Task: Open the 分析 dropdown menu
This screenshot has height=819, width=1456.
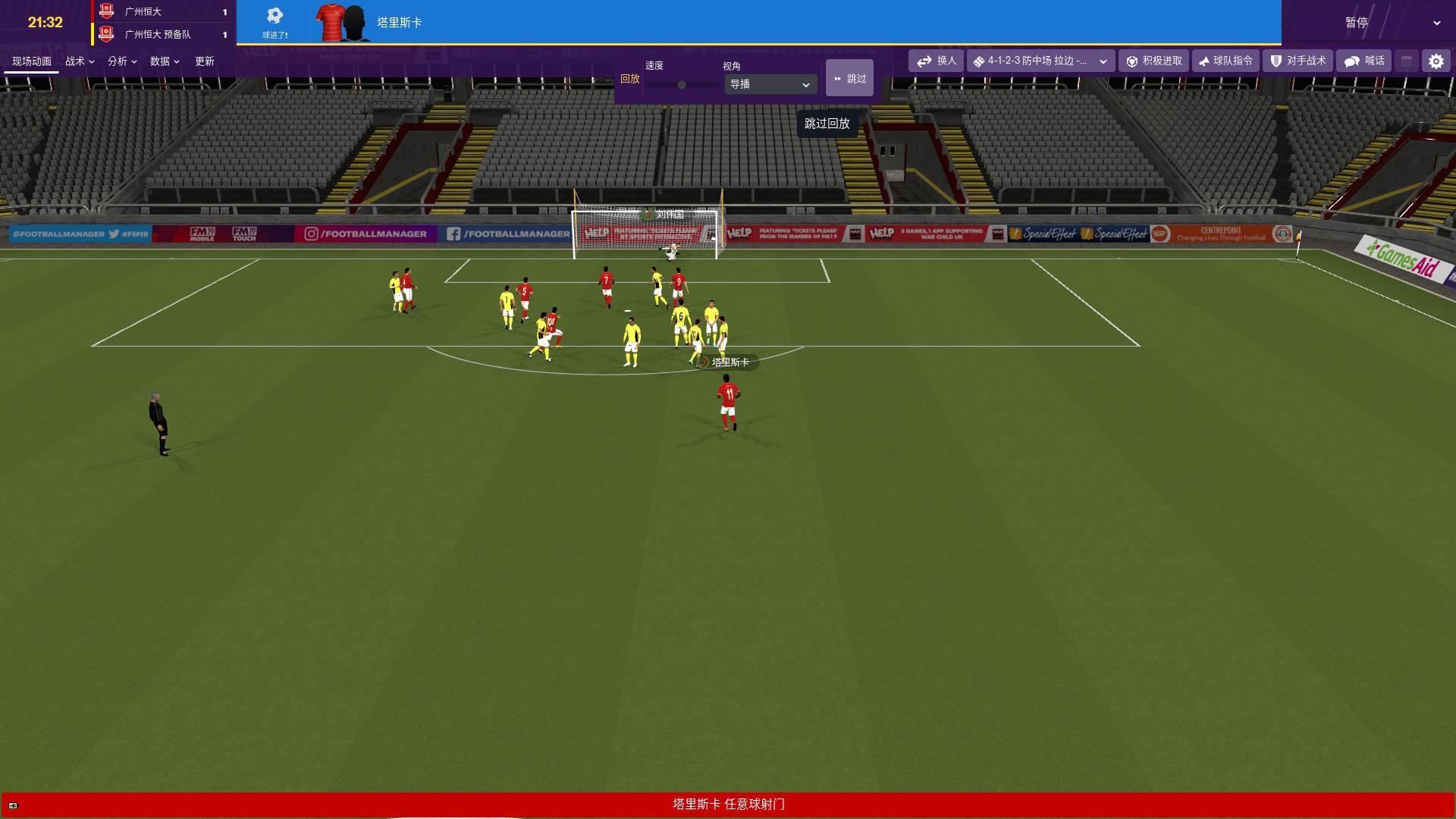Action: [x=122, y=61]
